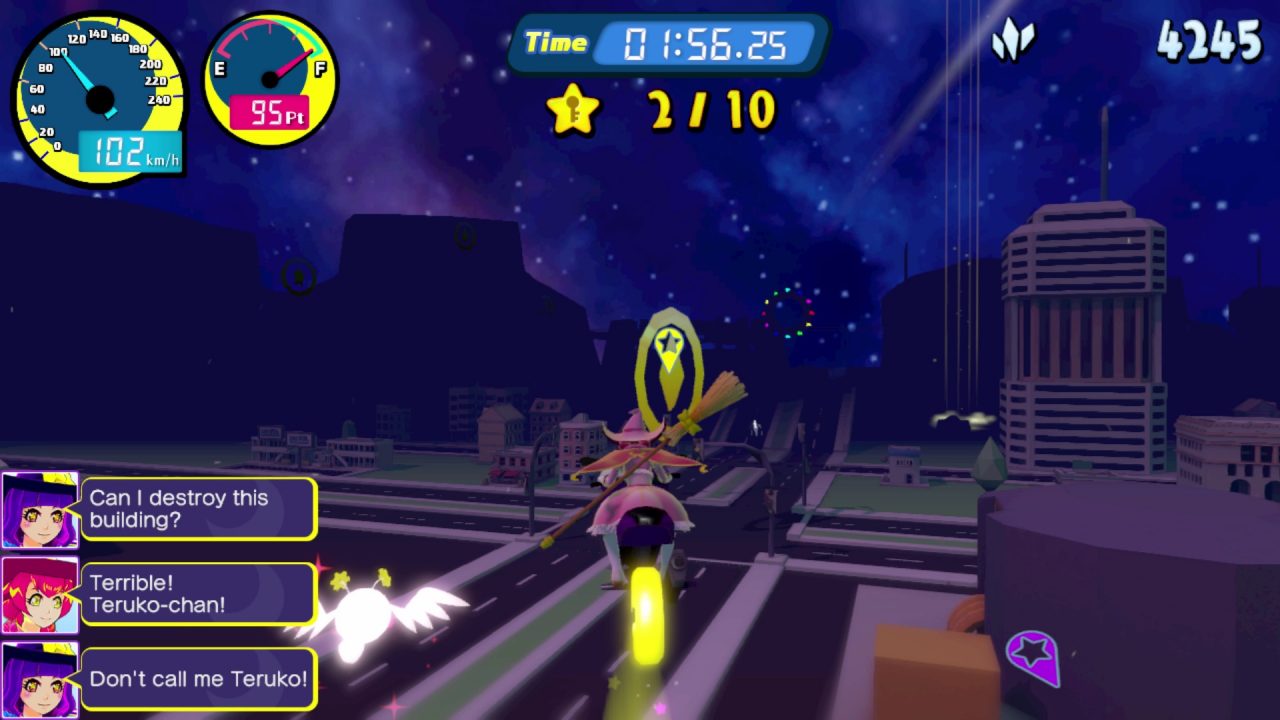1280x720 pixels.
Task: Select the purple star waypoint marker
Action: tap(1034, 656)
